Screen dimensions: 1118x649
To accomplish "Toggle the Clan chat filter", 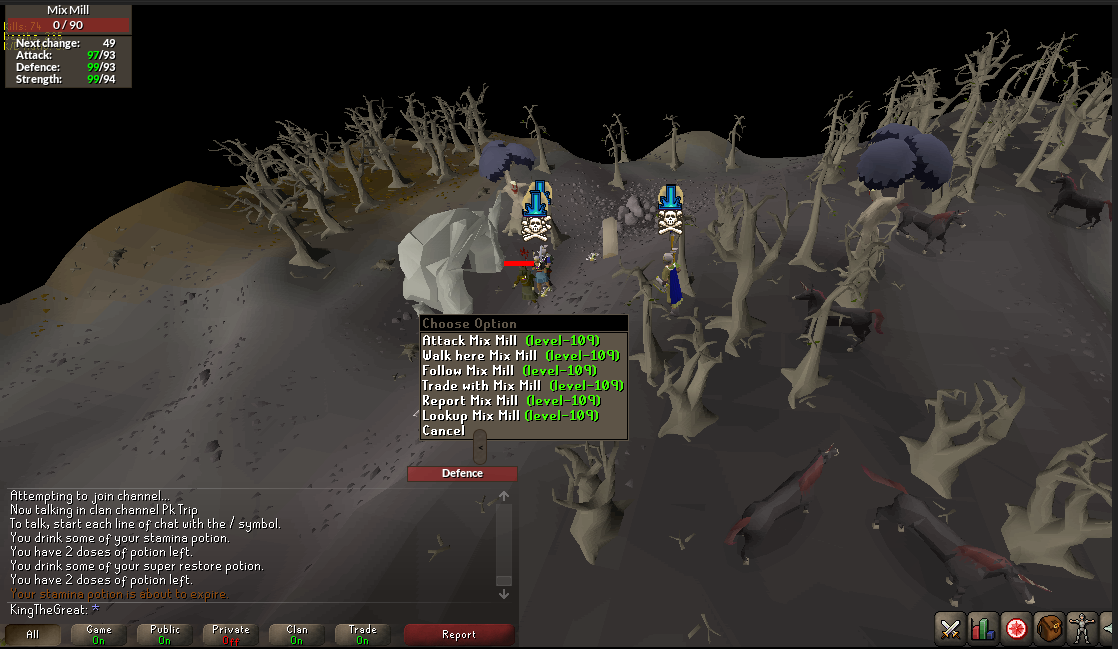I will pyautogui.click(x=297, y=634).
